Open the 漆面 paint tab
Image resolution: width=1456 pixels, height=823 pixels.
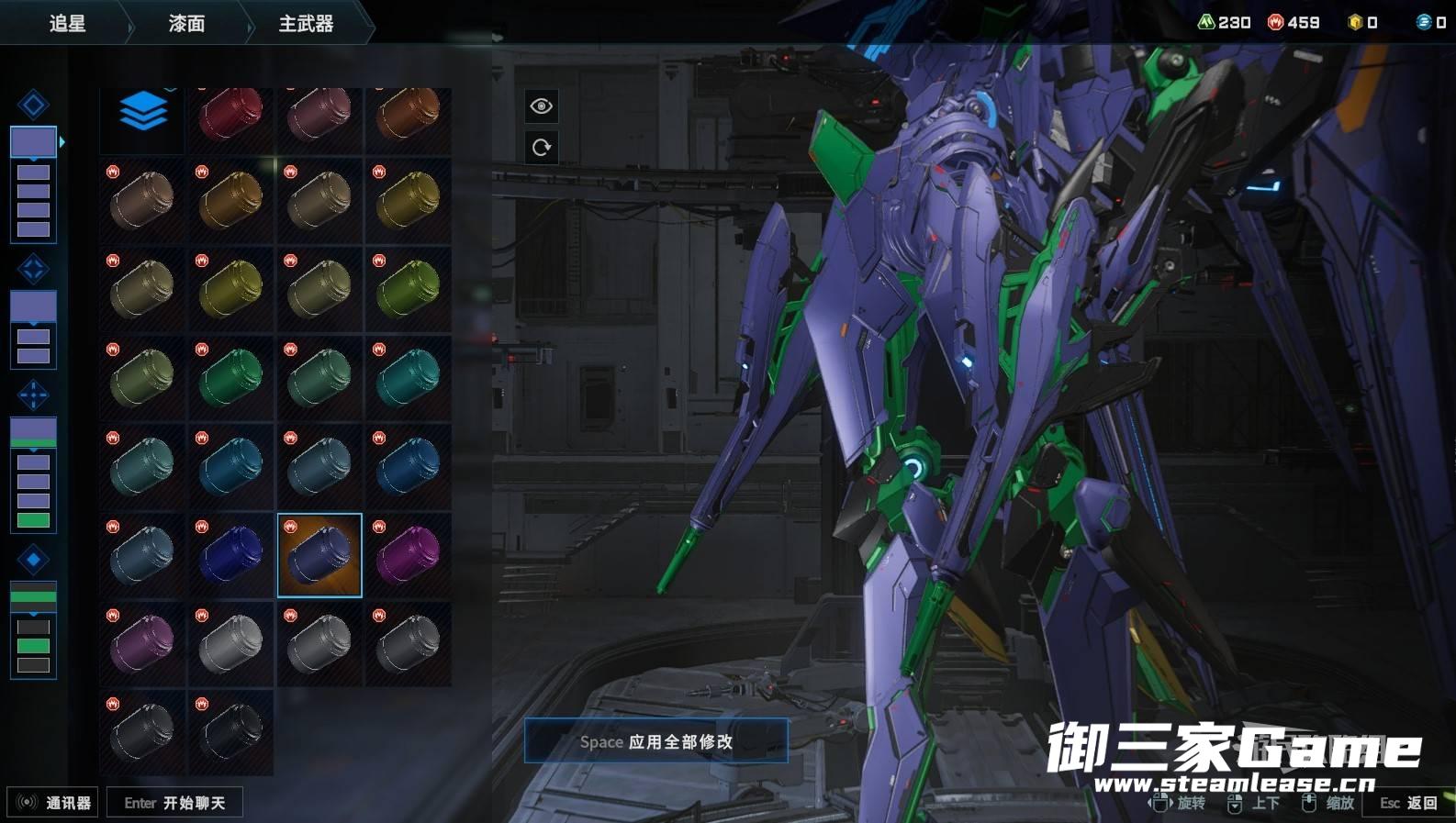(186, 24)
